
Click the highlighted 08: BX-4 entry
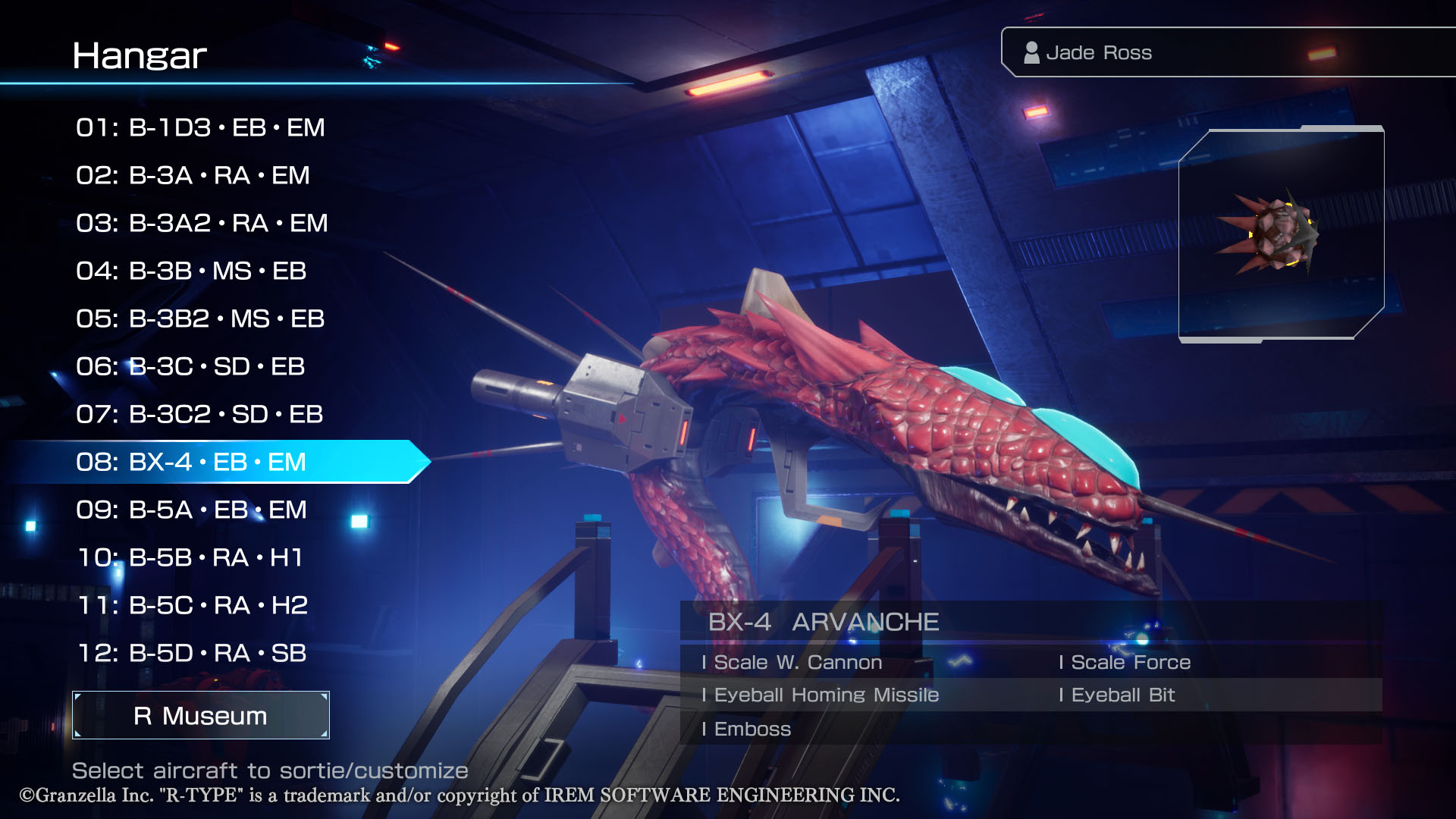191,462
